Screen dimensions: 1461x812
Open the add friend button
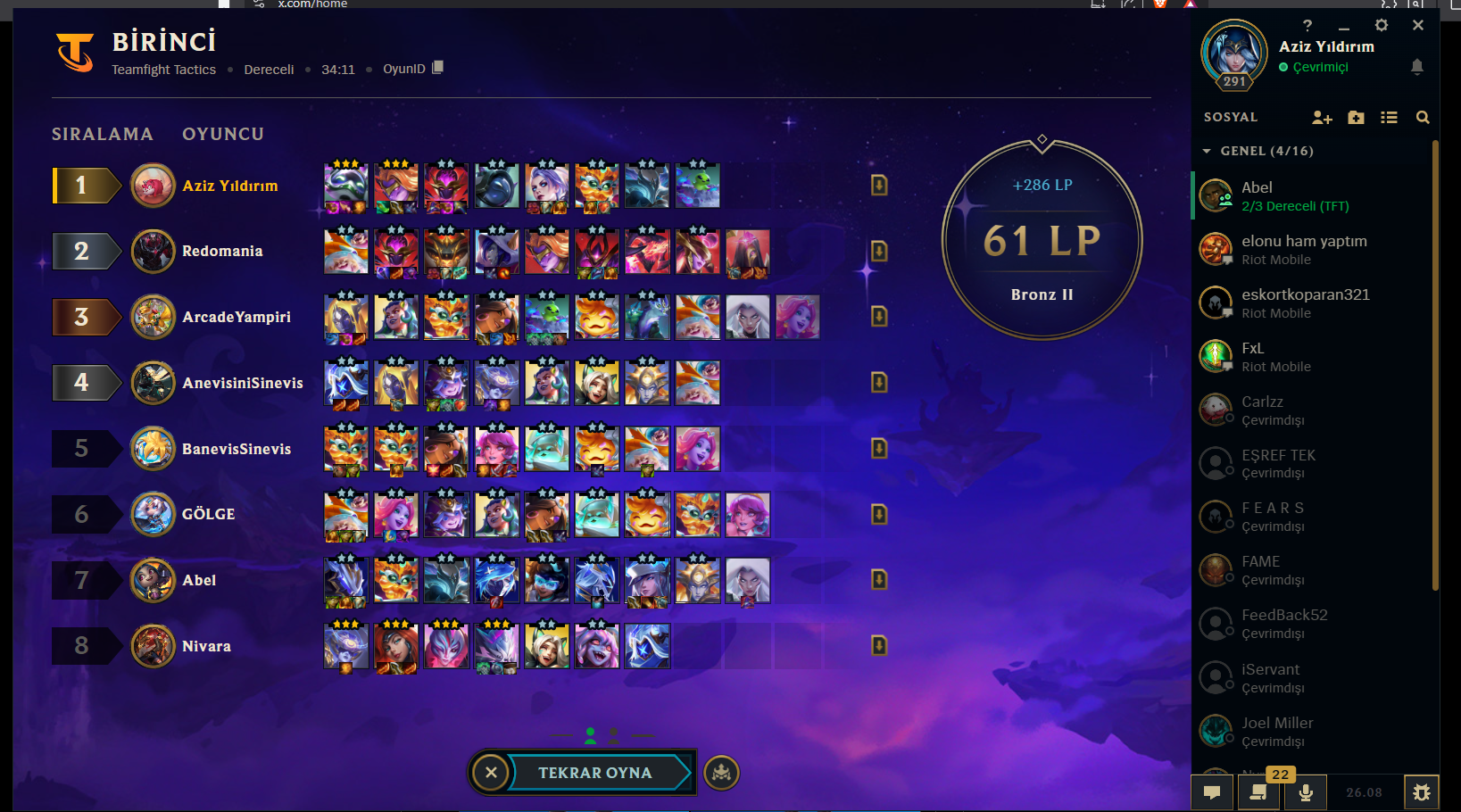[1322, 117]
